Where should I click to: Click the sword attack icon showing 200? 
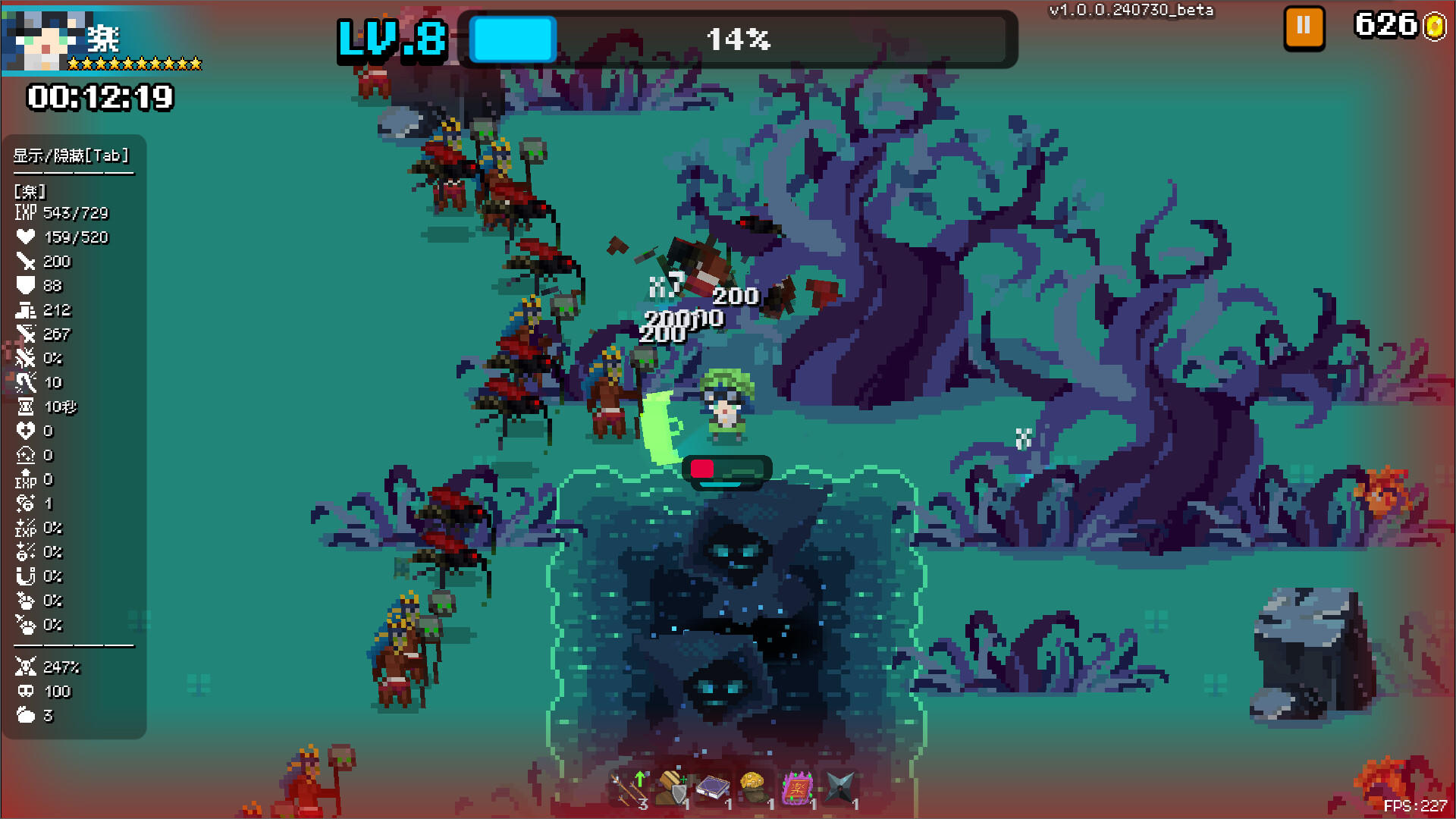(x=27, y=262)
